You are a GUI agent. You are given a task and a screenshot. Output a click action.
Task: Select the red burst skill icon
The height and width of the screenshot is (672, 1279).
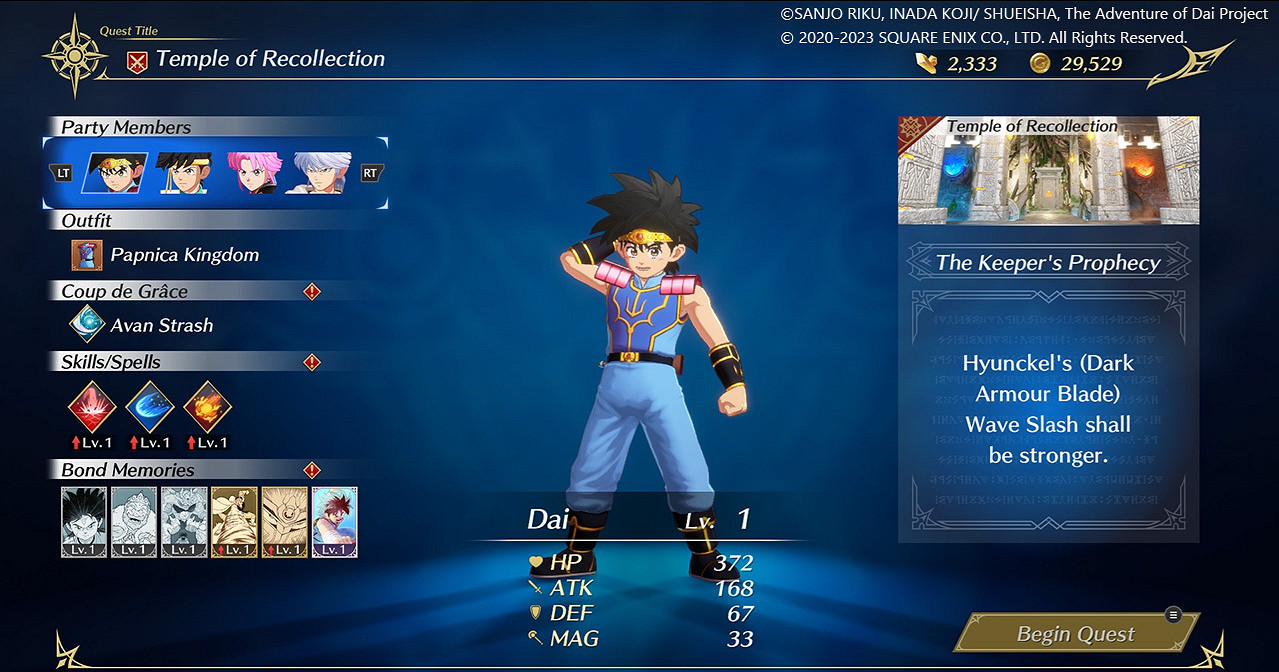point(92,407)
